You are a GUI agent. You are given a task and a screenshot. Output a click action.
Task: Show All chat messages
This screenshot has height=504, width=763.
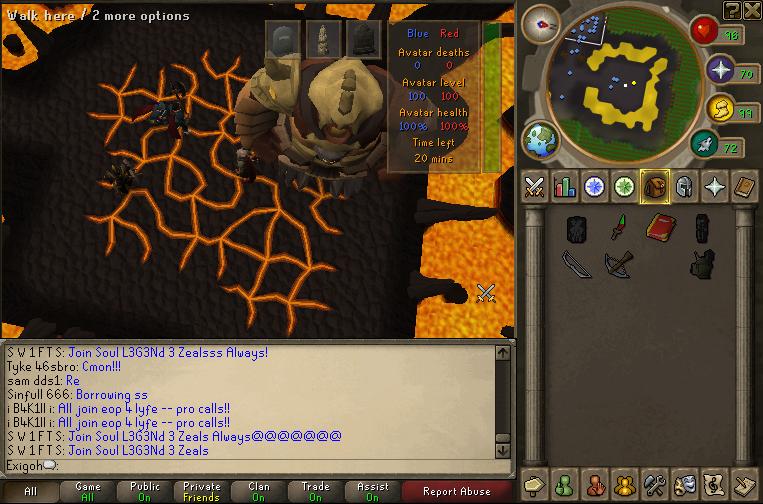(x=30, y=491)
